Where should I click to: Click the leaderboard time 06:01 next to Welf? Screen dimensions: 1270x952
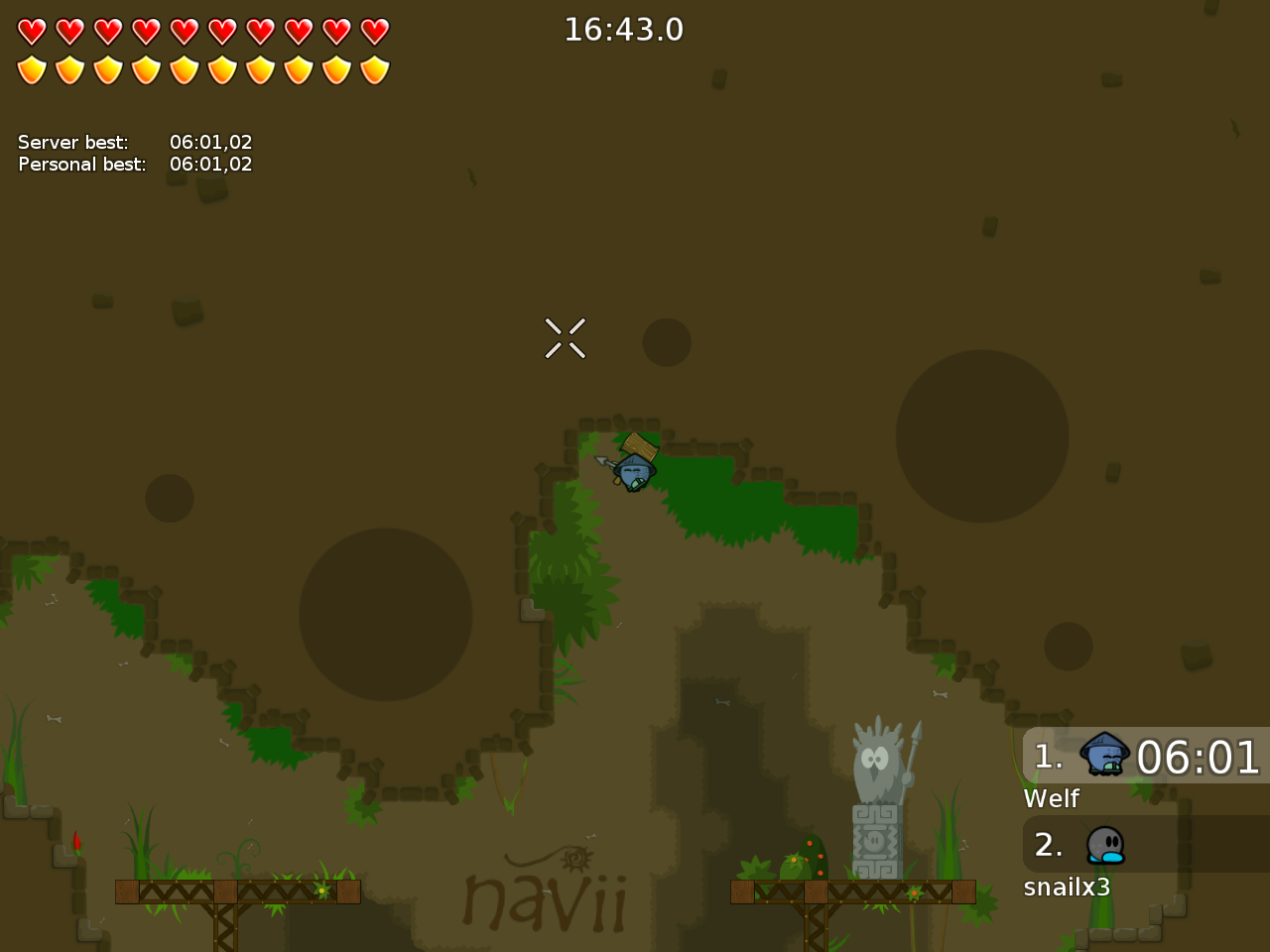(1198, 759)
